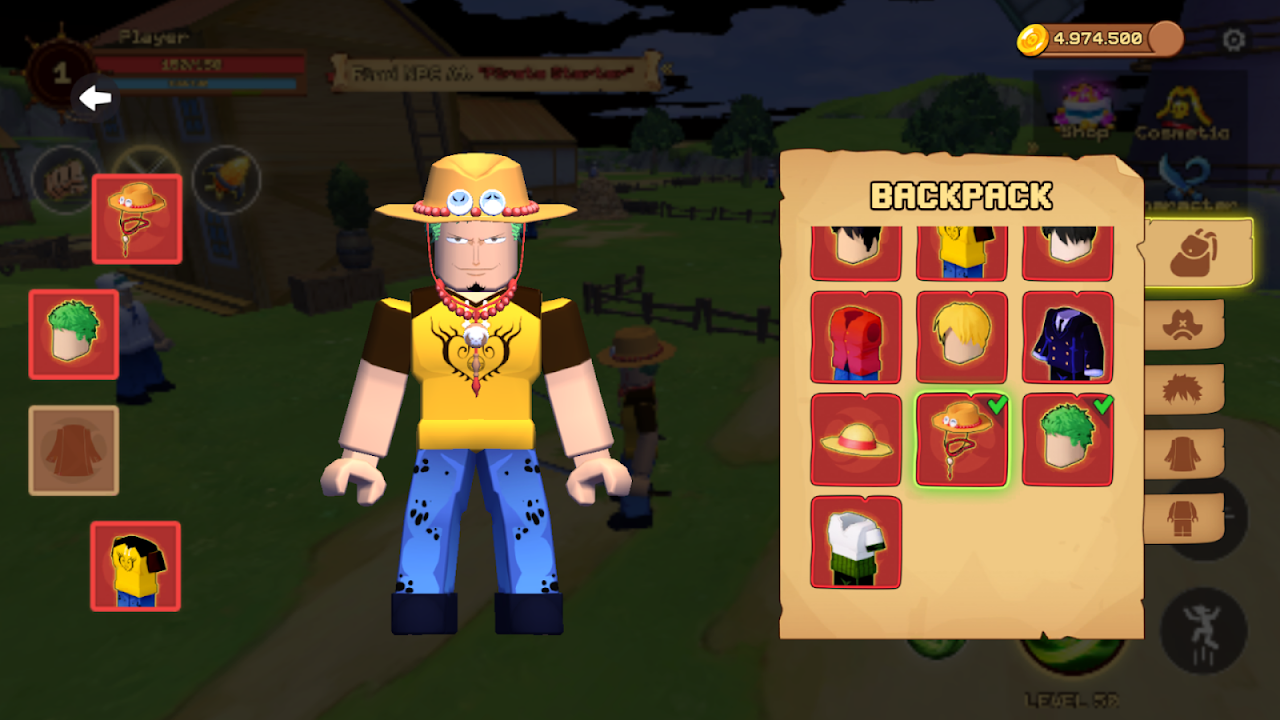Filter backpack by the spiky hair tab
1280x720 pixels.
pos(1184,389)
